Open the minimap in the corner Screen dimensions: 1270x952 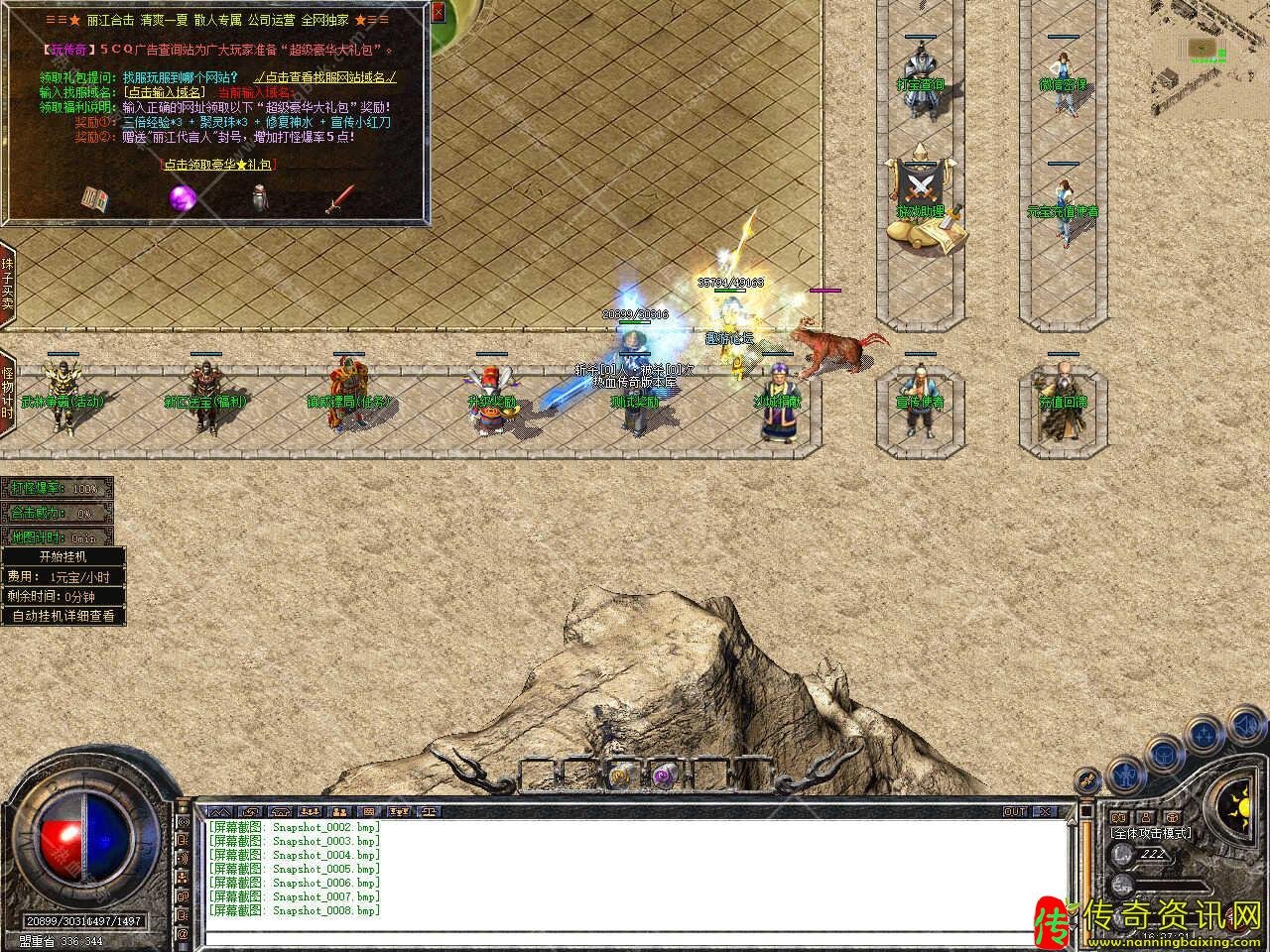(1204, 48)
